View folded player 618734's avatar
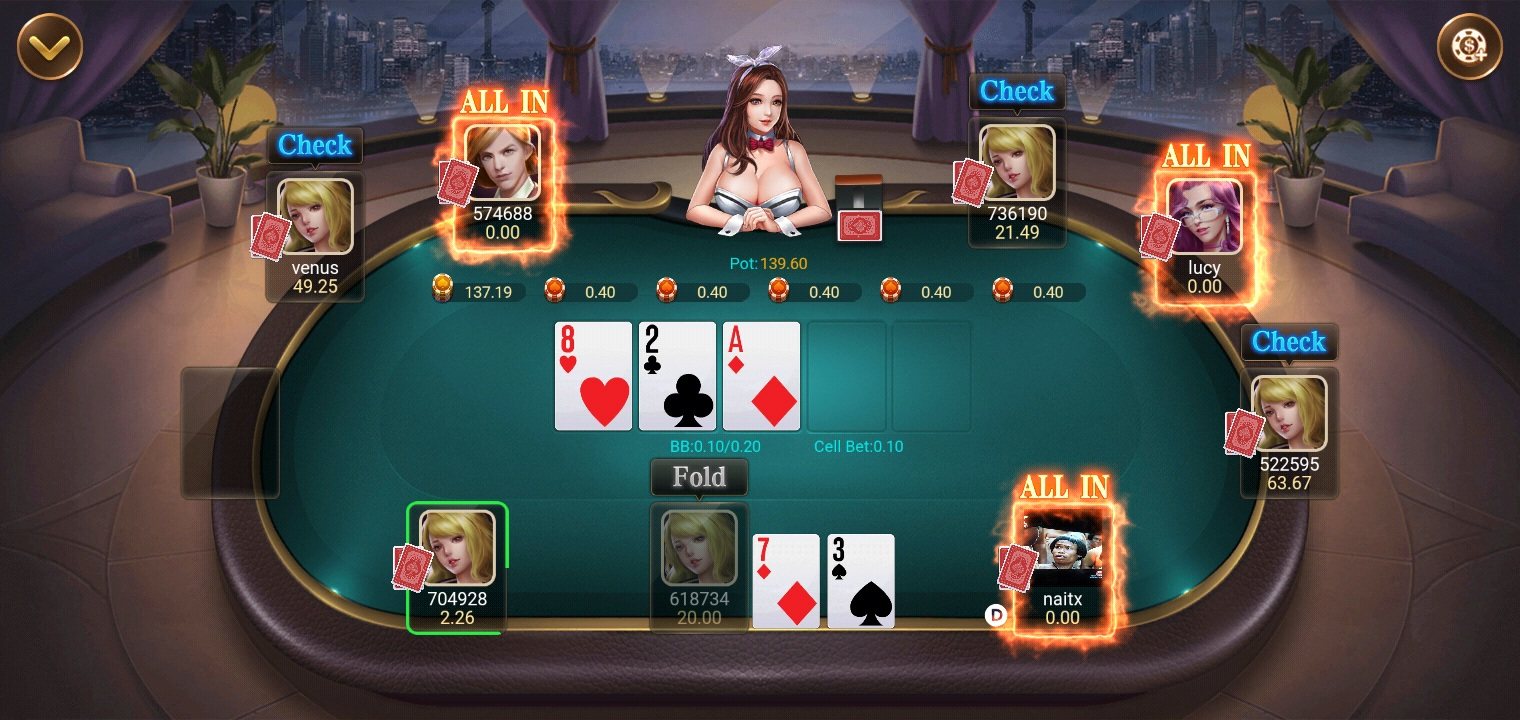 pyautogui.click(x=699, y=548)
